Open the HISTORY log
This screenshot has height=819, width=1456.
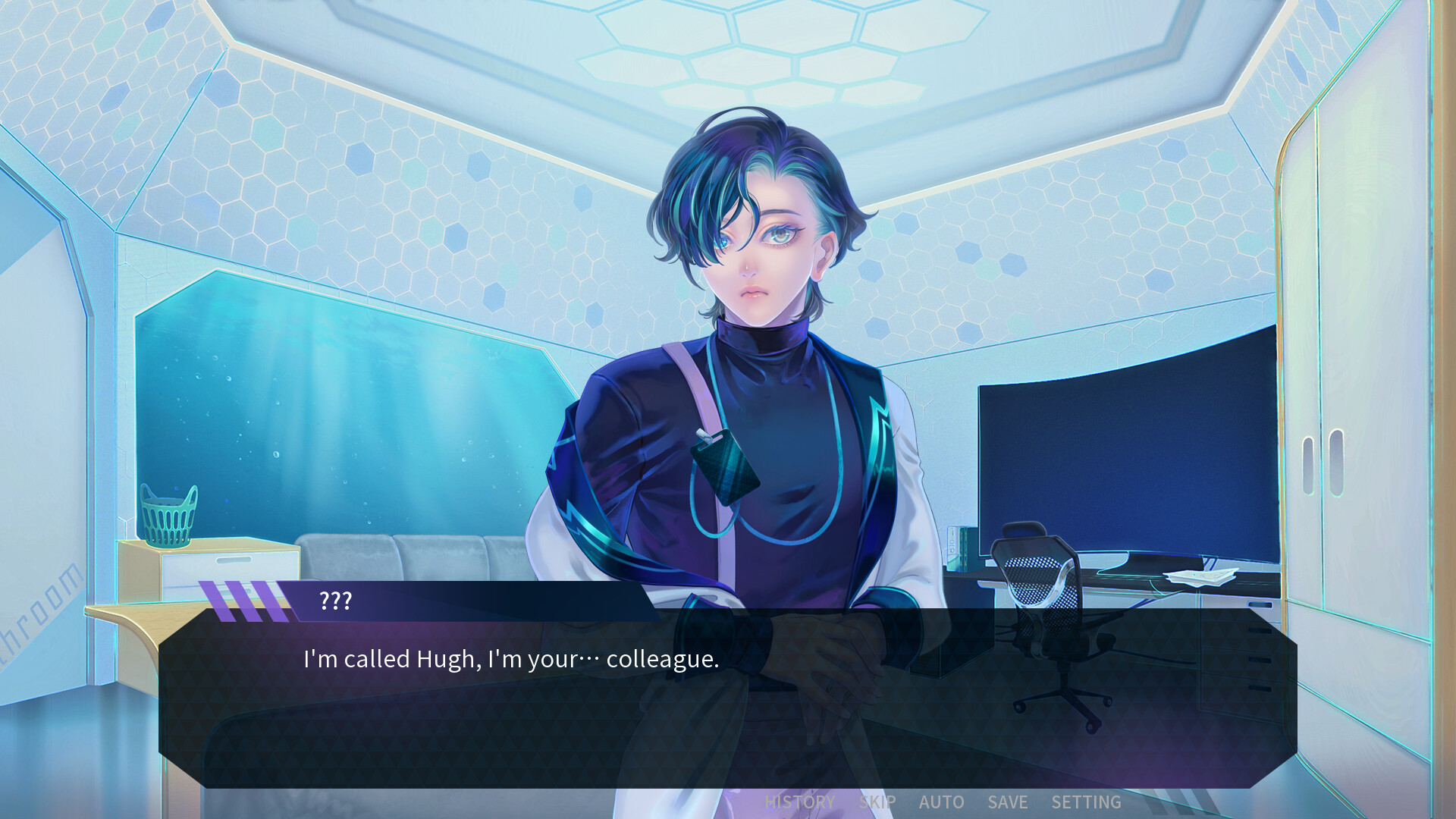[799, 802]
